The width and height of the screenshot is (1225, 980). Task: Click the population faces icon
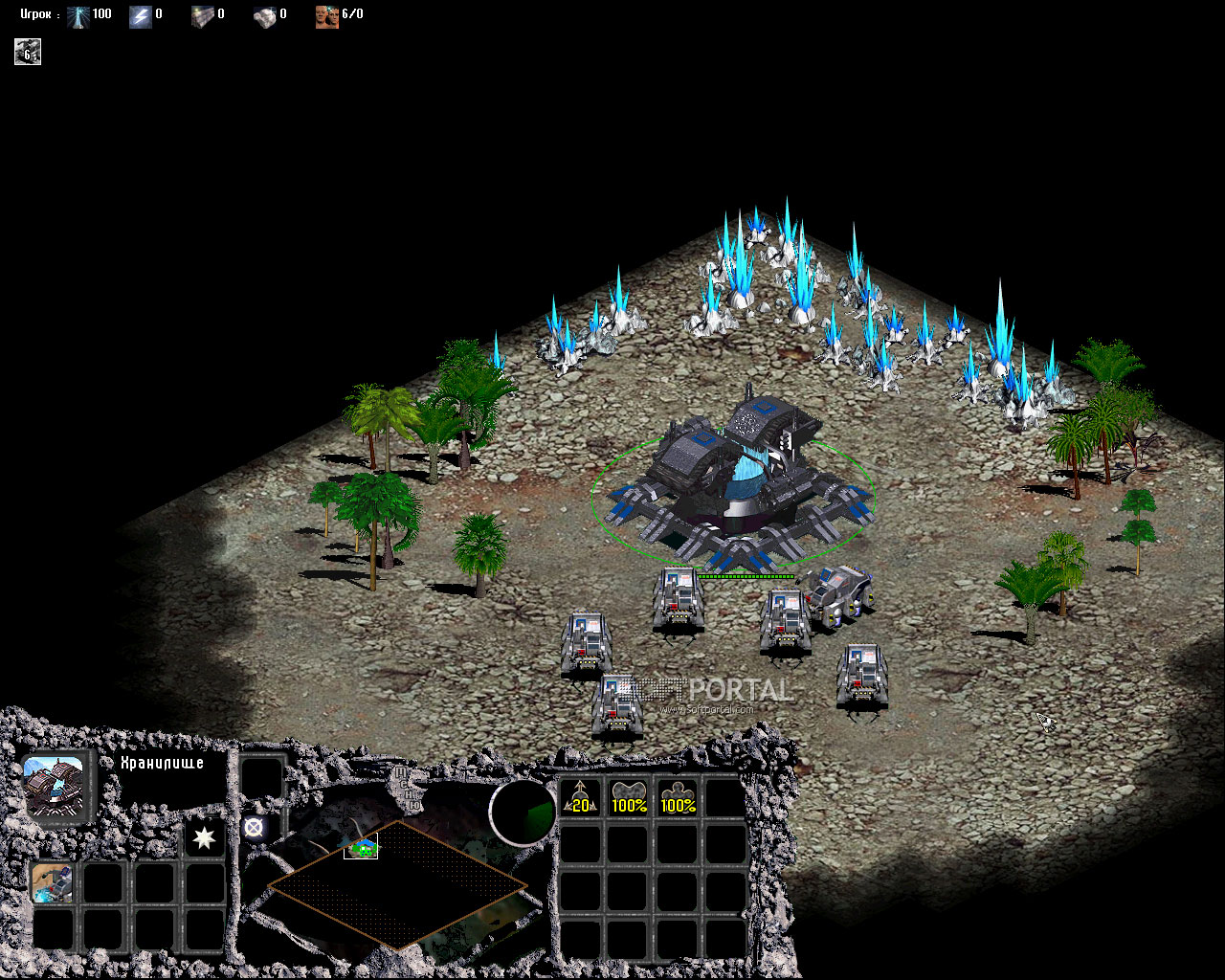click(x=326, y=15)
